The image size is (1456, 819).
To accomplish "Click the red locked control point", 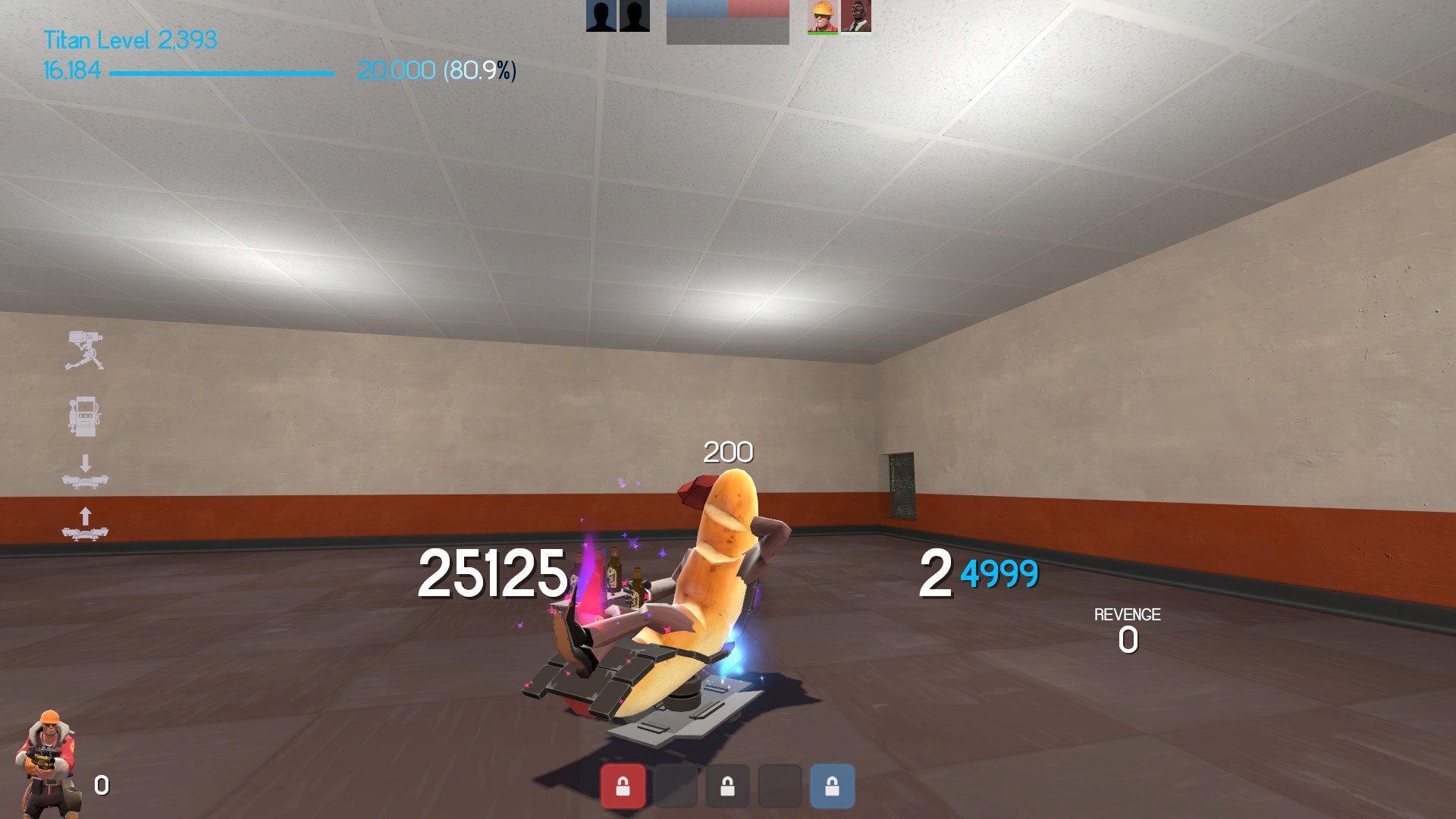I will (x=623, y=786).
